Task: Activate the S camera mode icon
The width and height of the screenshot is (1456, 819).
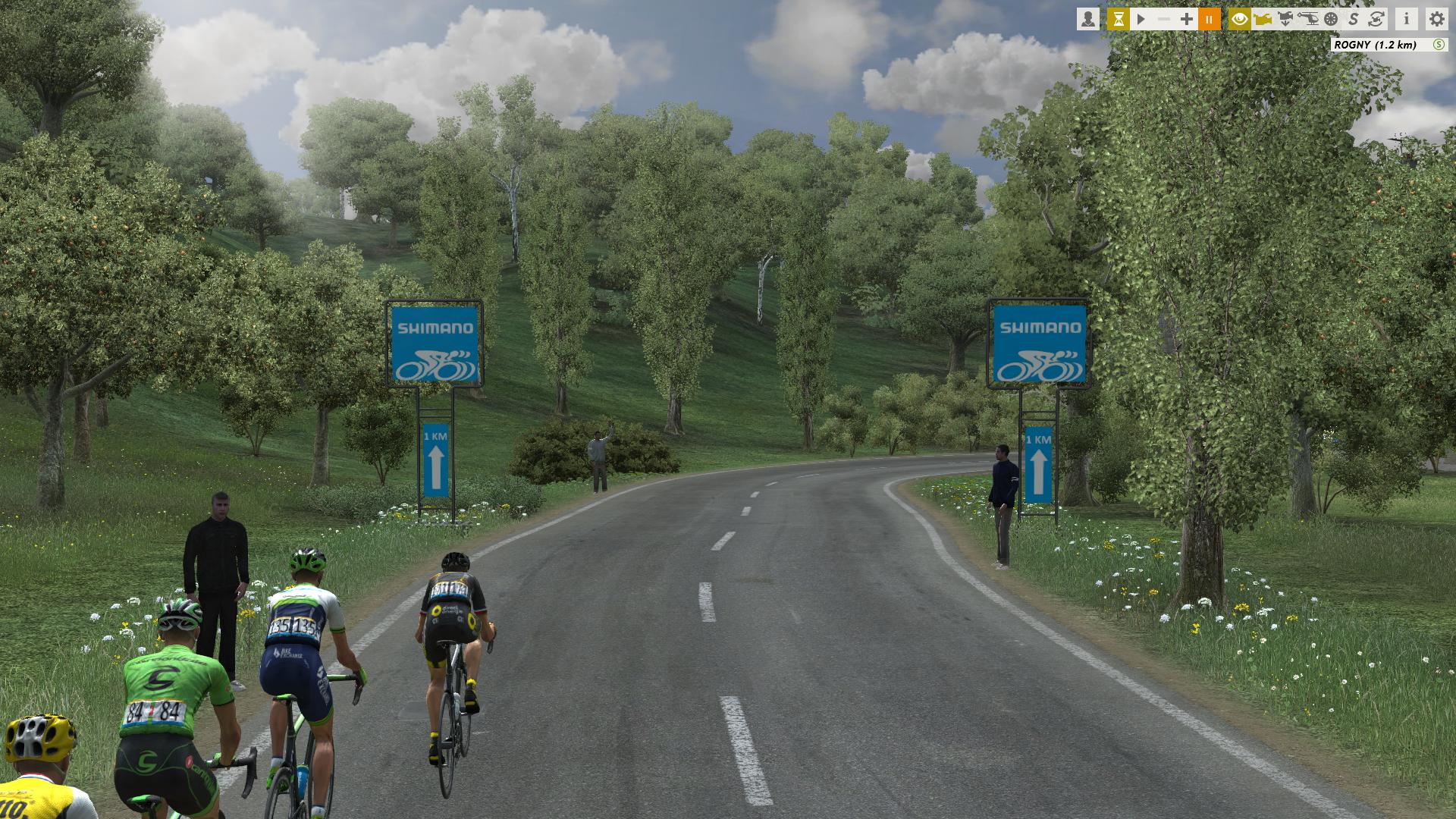Action: 1354,19
